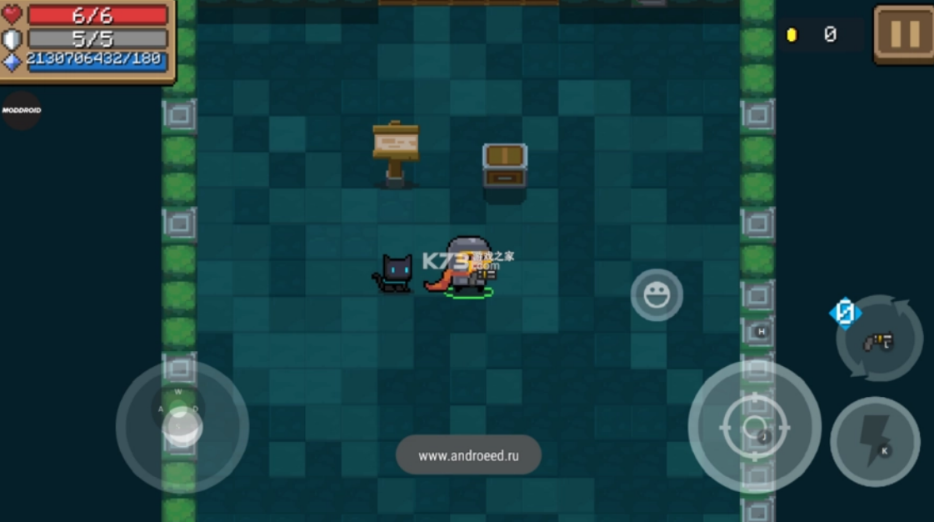Open the smiley emote button
The image size is (934, 522).
pos(657,295)
